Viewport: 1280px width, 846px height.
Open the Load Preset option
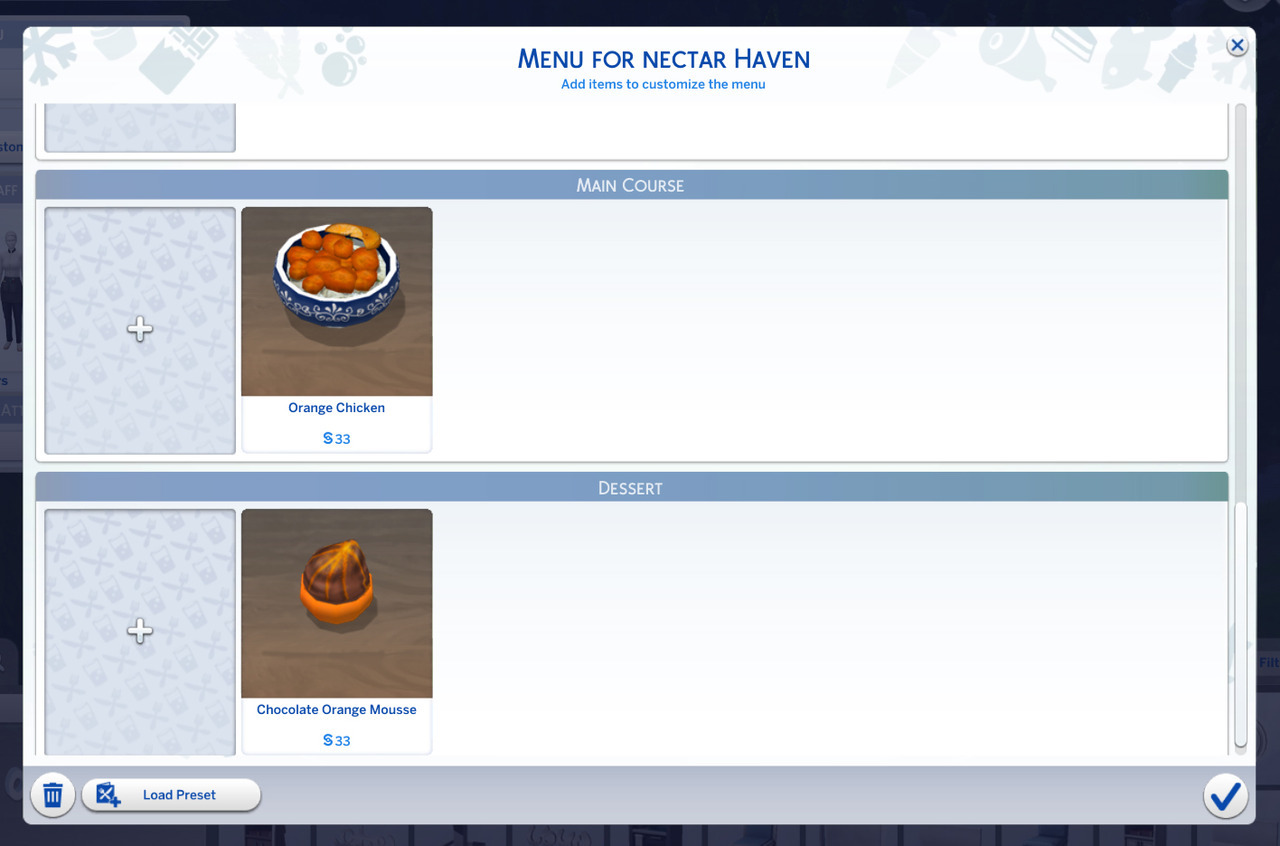(171, 795)
